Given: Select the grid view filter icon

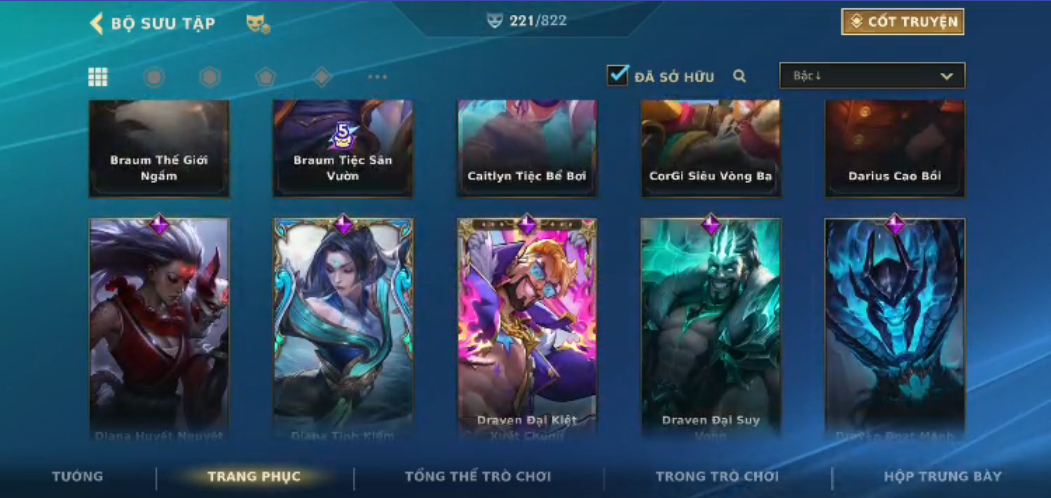Looking at the screenshot, I should [x=98, y=77].
